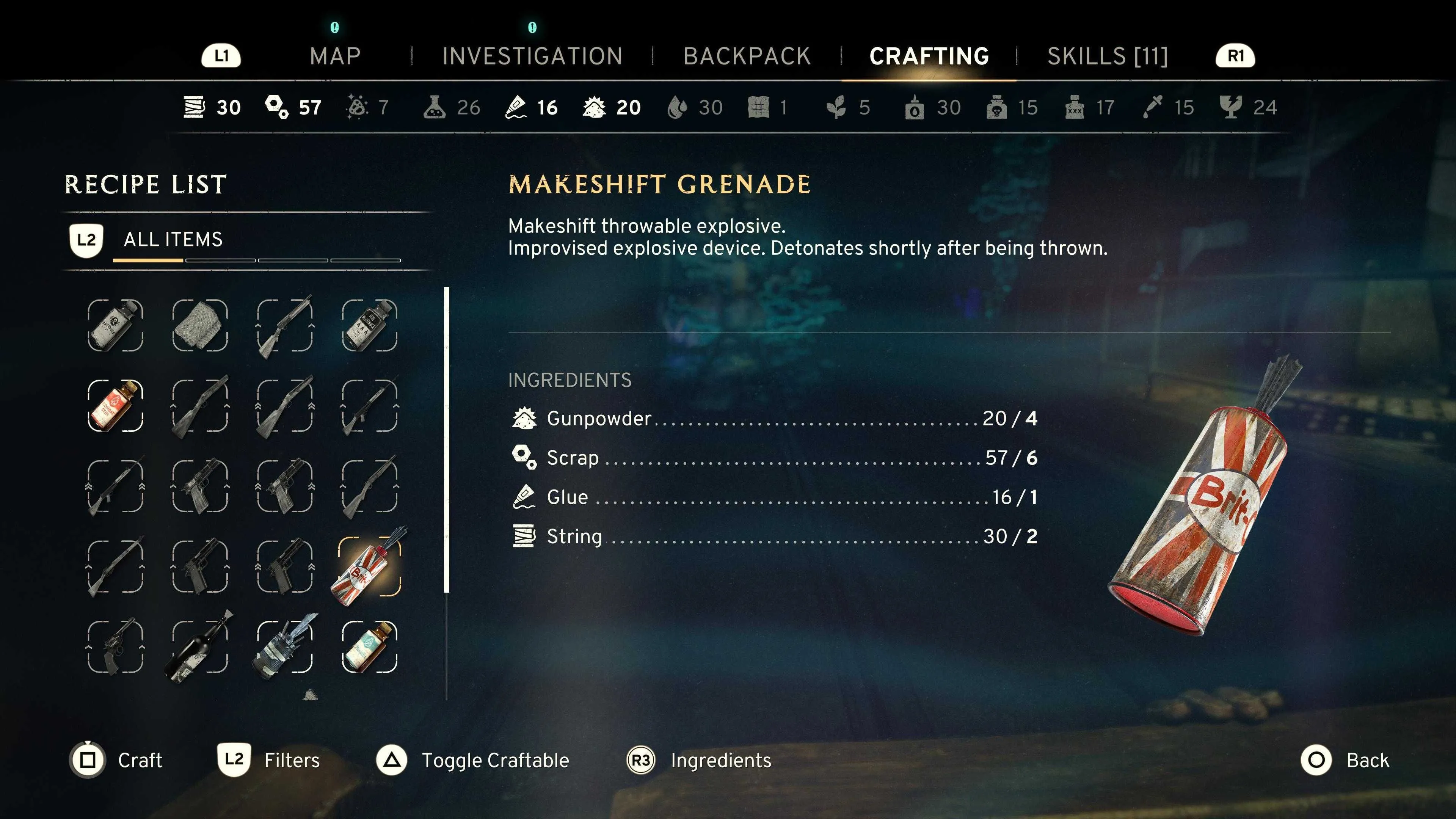1456x819 pixels.
Task: Select the Antidote bottle recipe
Action: pos(115,326)
